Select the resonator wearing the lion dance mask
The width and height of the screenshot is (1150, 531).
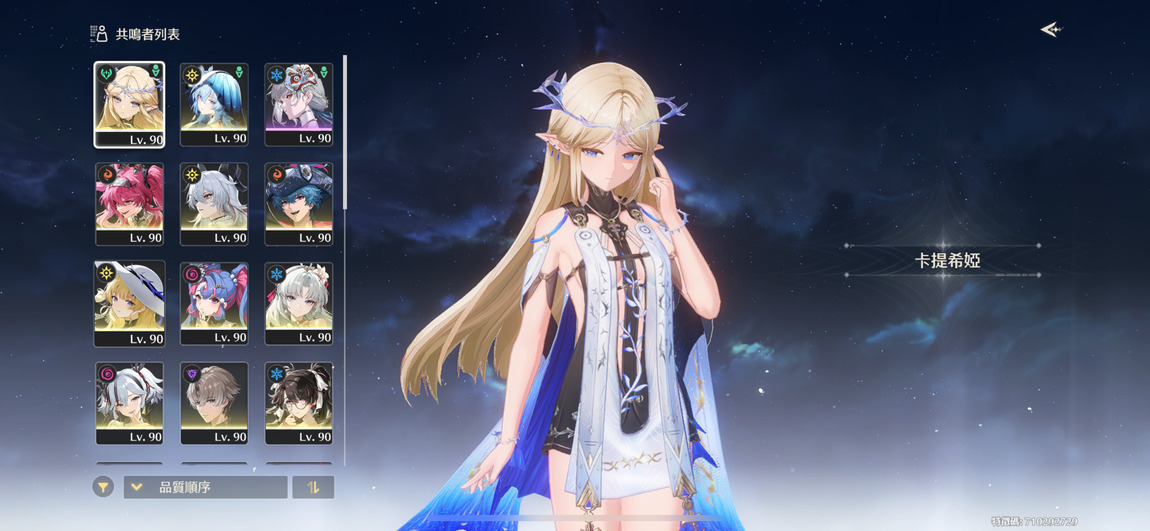point(299,104)
